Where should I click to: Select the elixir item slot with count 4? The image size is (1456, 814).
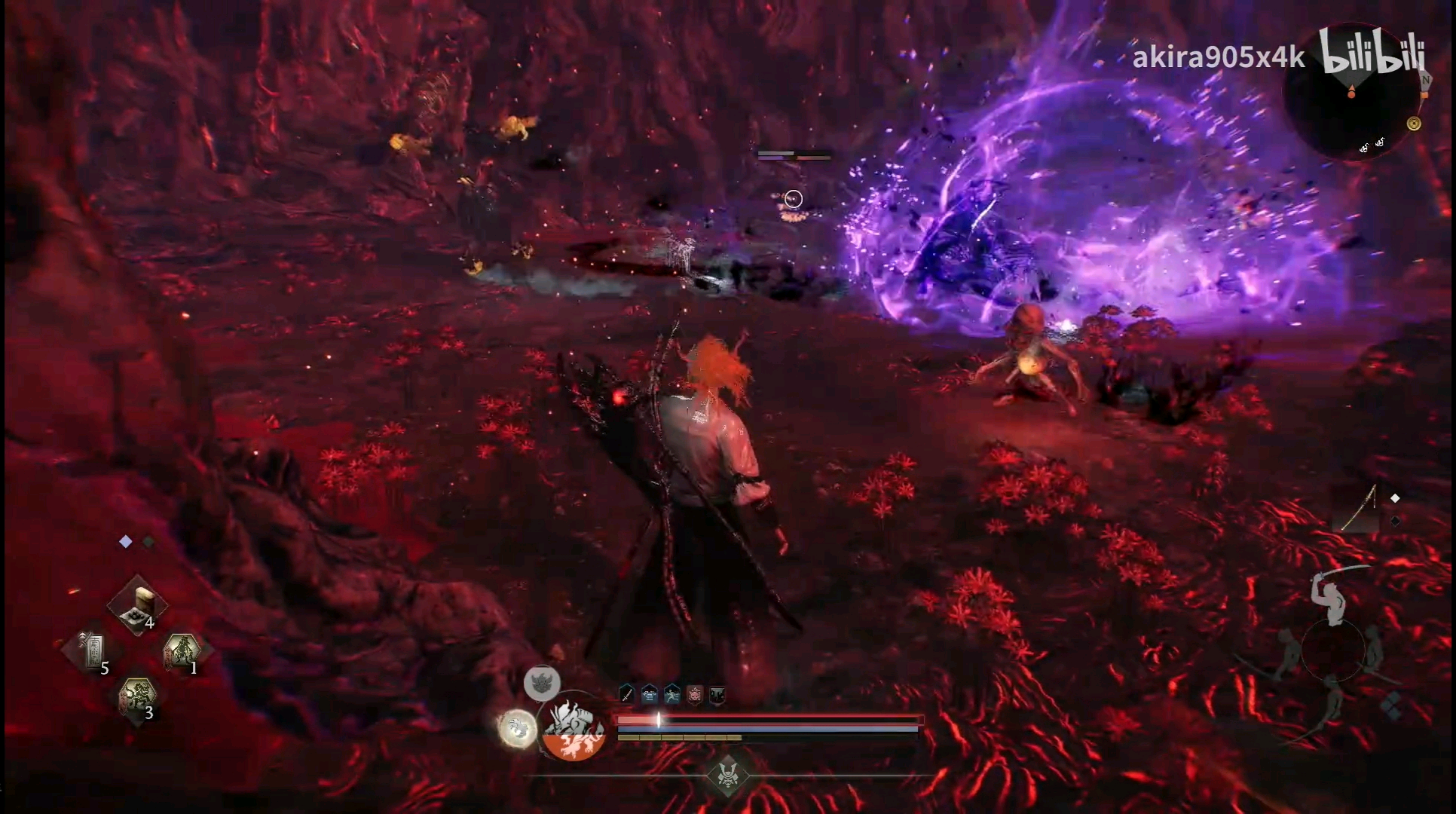coord(137,605)
